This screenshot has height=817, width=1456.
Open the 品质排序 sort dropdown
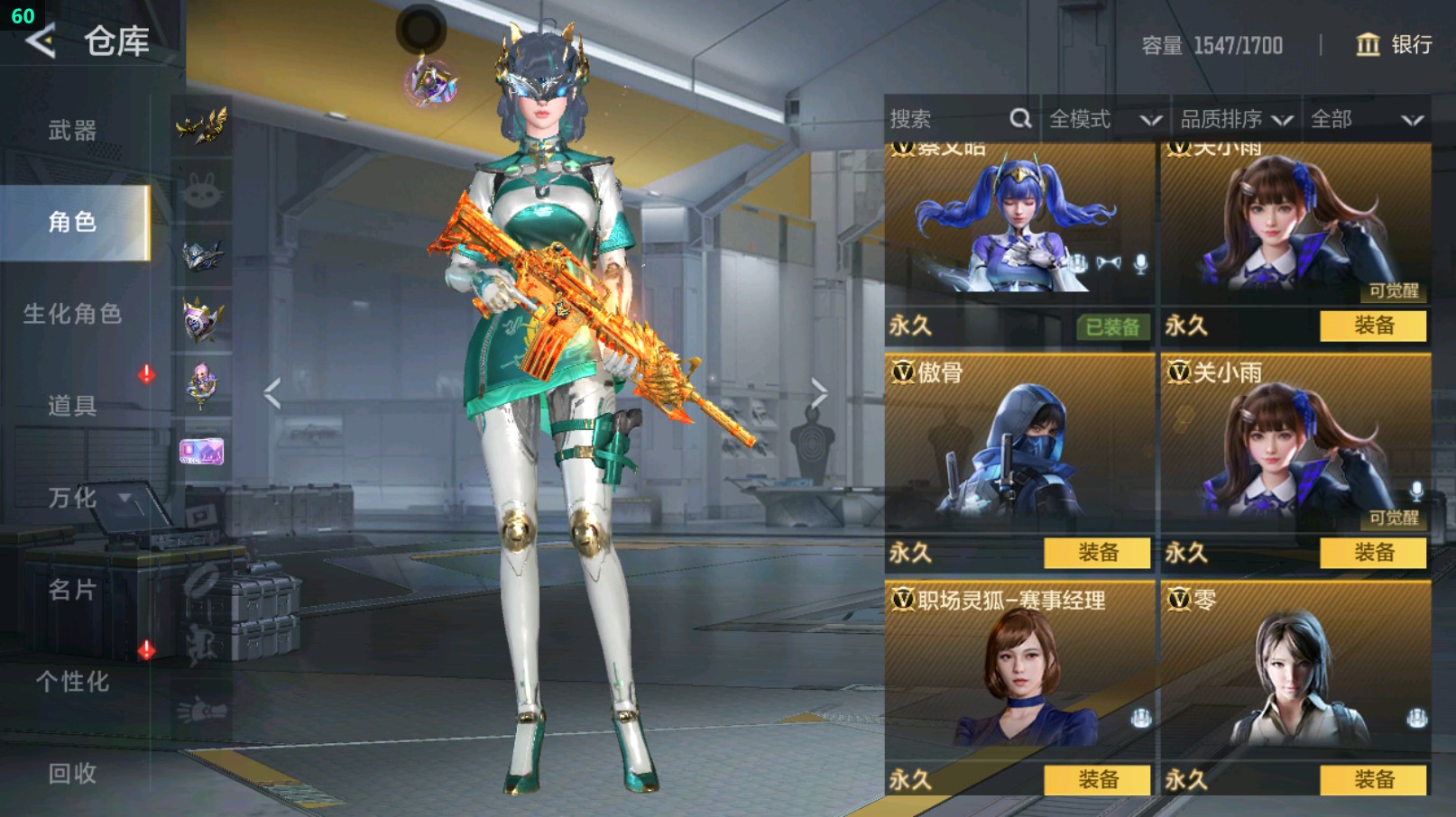click(1236, 119)
